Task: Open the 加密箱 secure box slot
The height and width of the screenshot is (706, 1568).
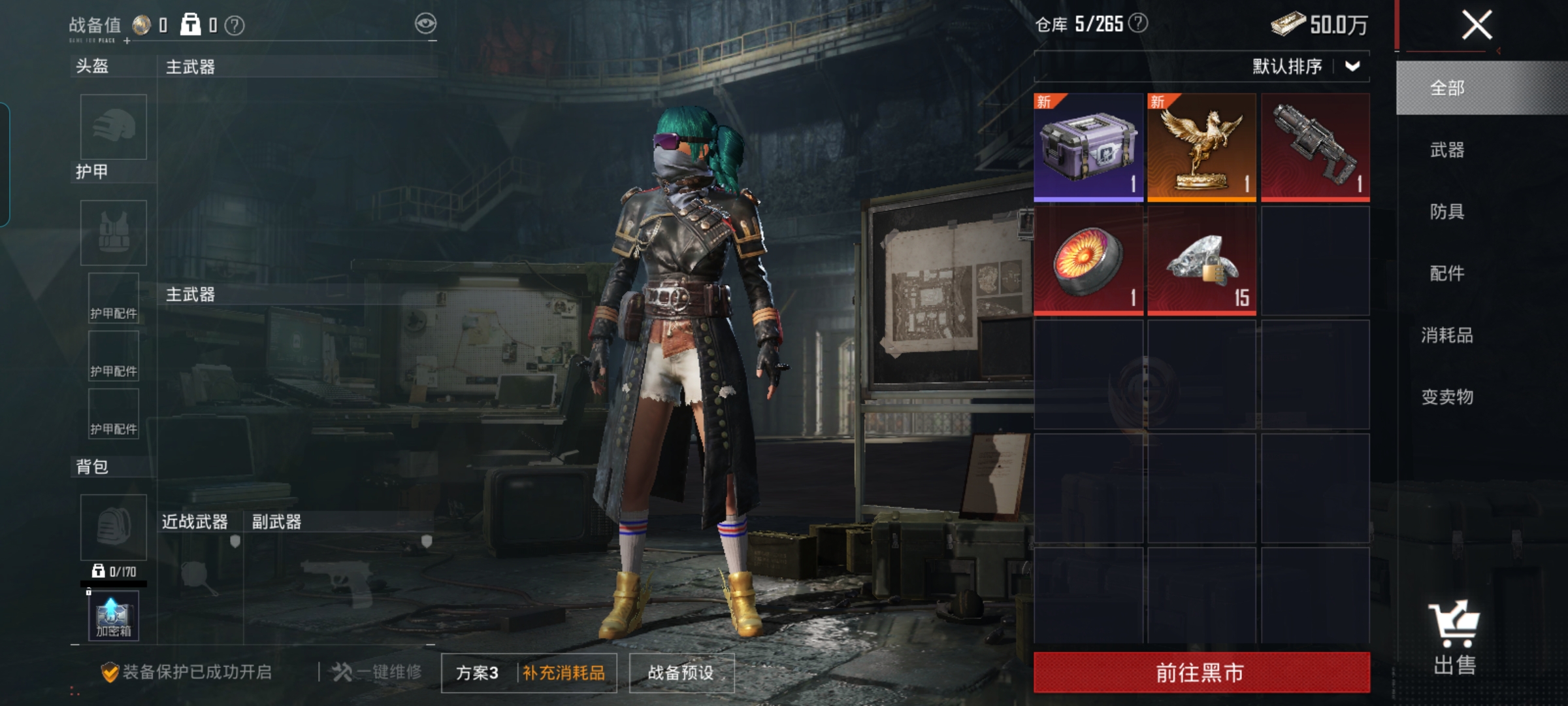Action: click(x=114, y=616)
